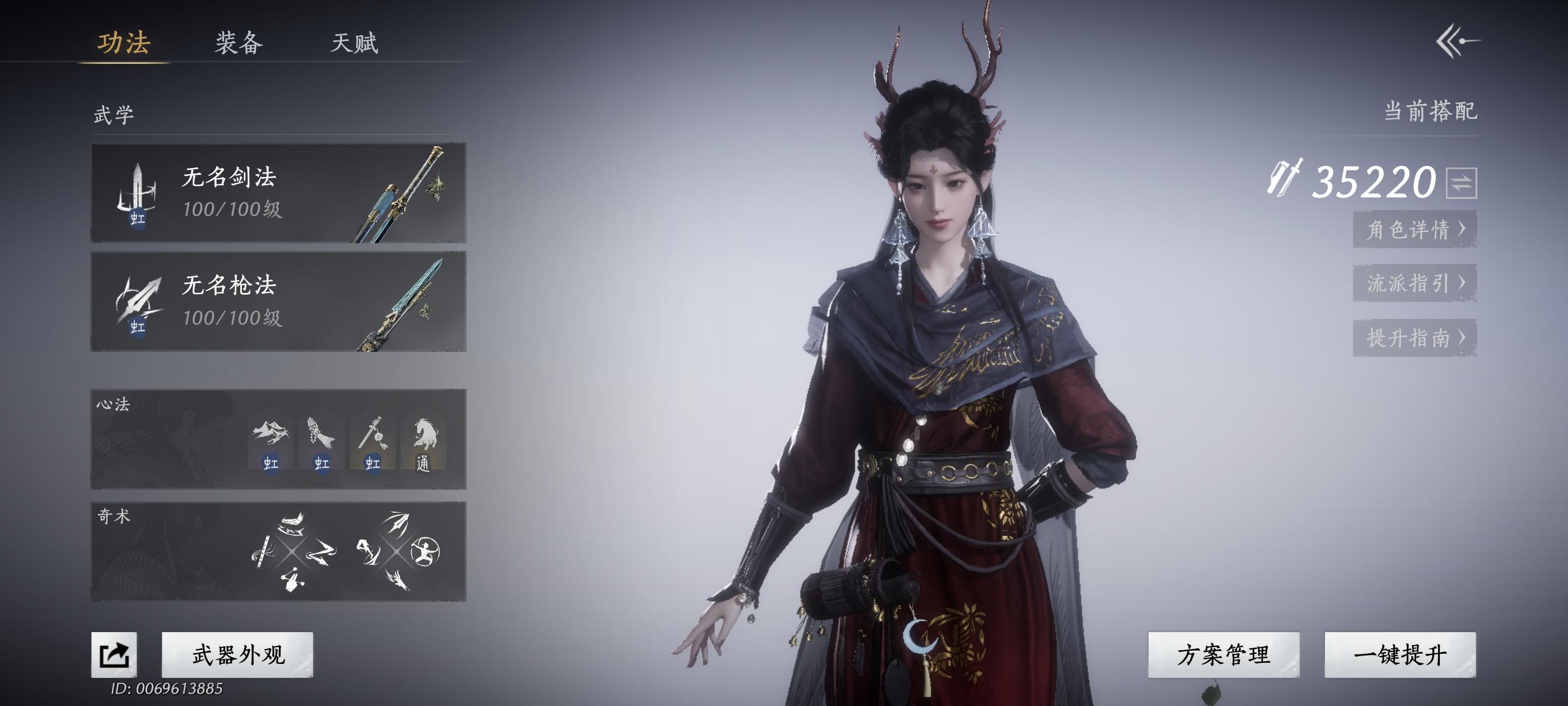Click the share export icon button
The height and width of the screenshot is (706, 1568).
tap(114, 655)
